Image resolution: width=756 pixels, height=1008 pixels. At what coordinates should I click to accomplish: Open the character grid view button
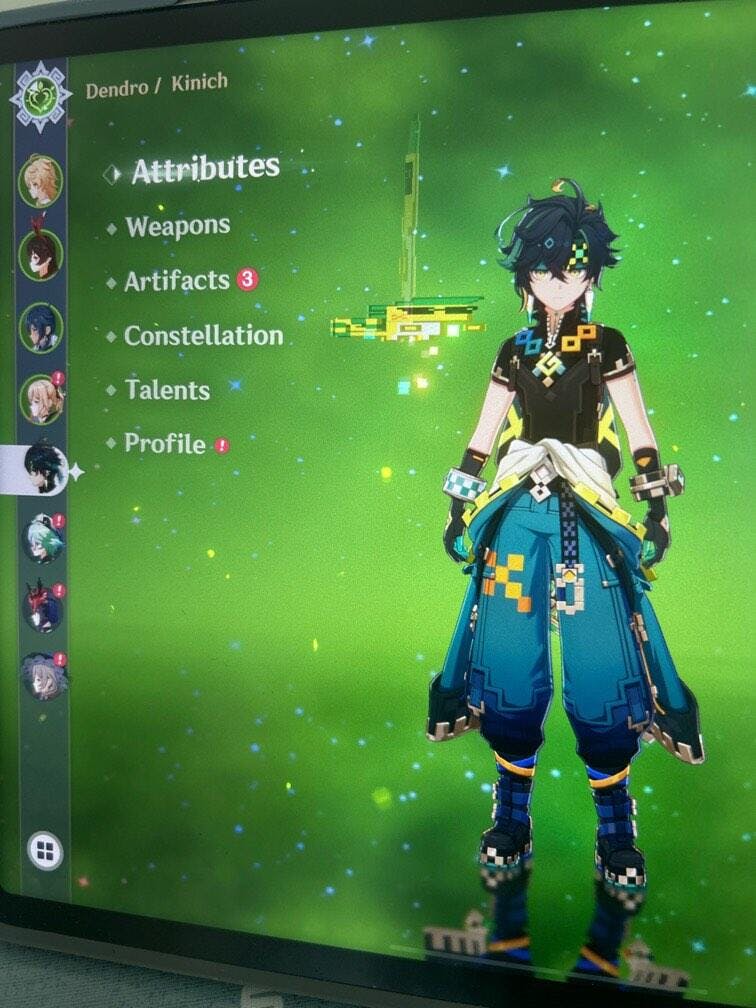click(x=44, y=851)
